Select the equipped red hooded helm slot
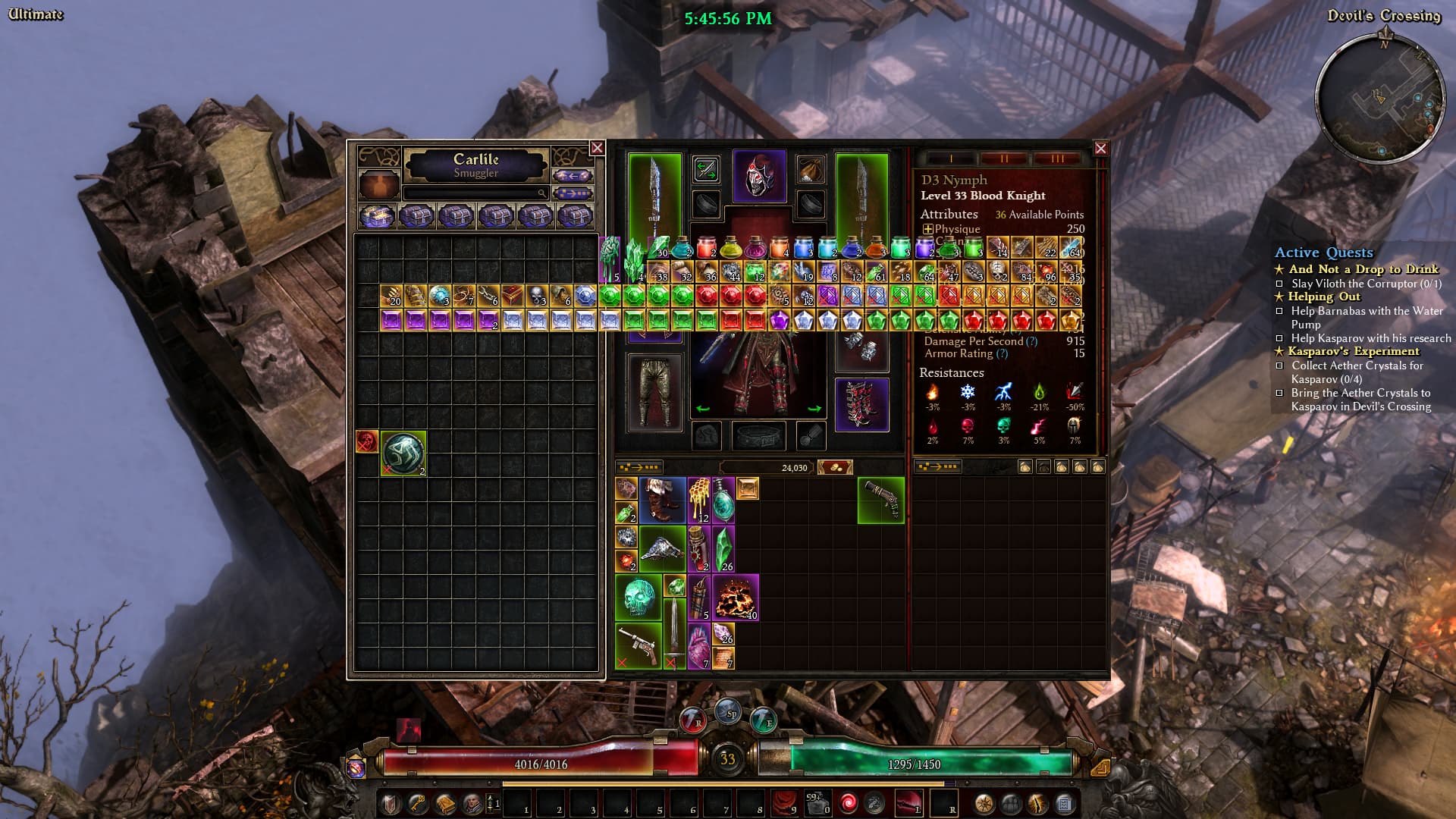 [x=759, y=176]
